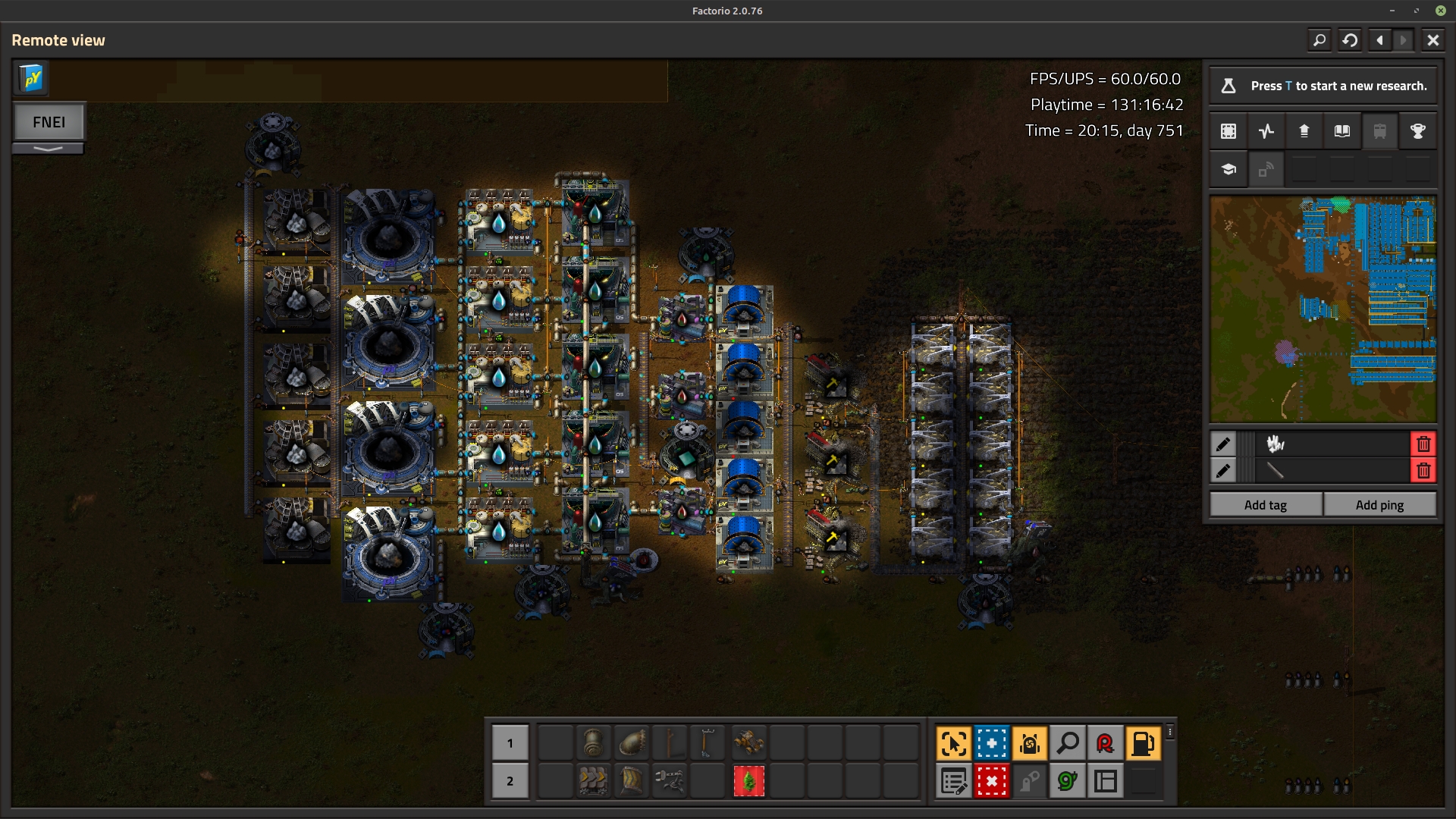Open the pY mod button

pyautogui.click(x=32, y=78)
